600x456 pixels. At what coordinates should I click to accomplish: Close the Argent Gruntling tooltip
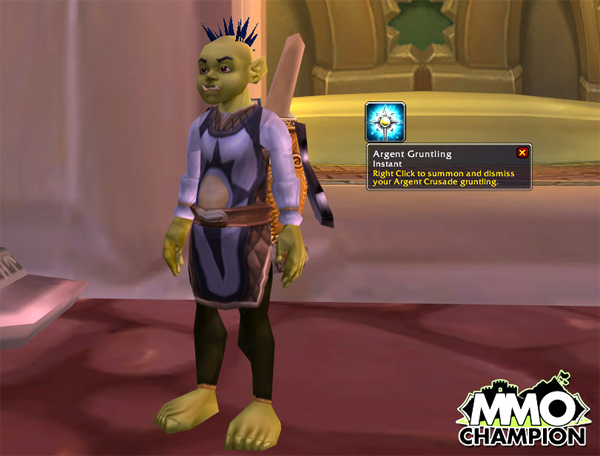521,153
